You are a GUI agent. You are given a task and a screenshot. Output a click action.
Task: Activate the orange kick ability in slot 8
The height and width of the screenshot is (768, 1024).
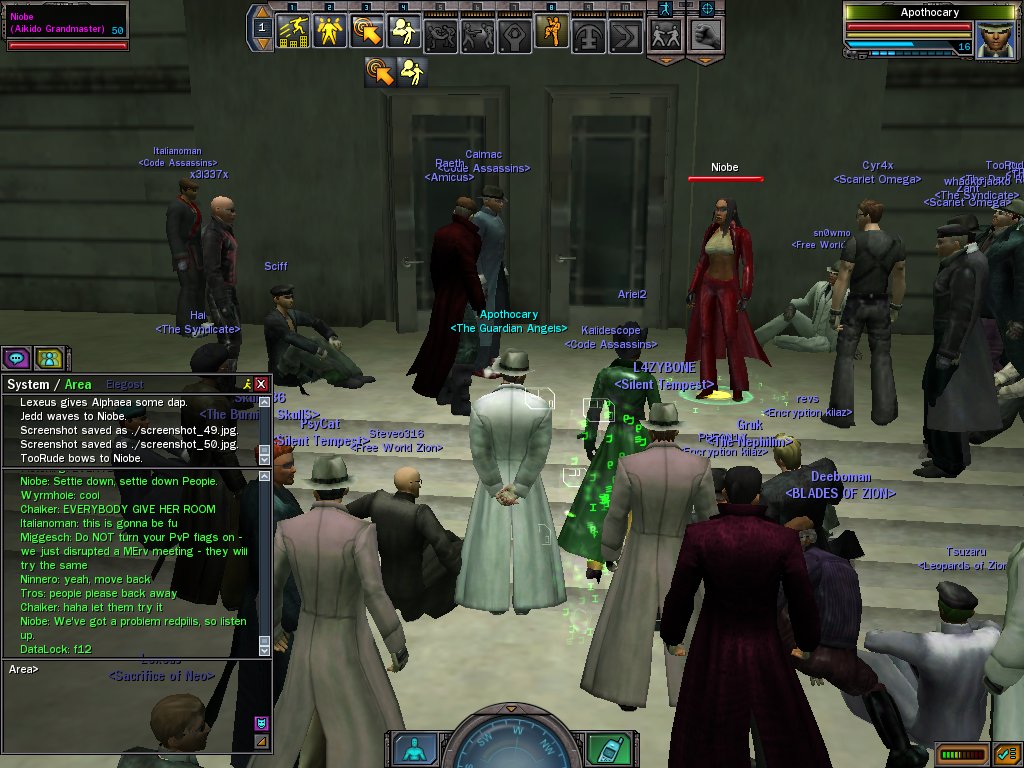550,33
